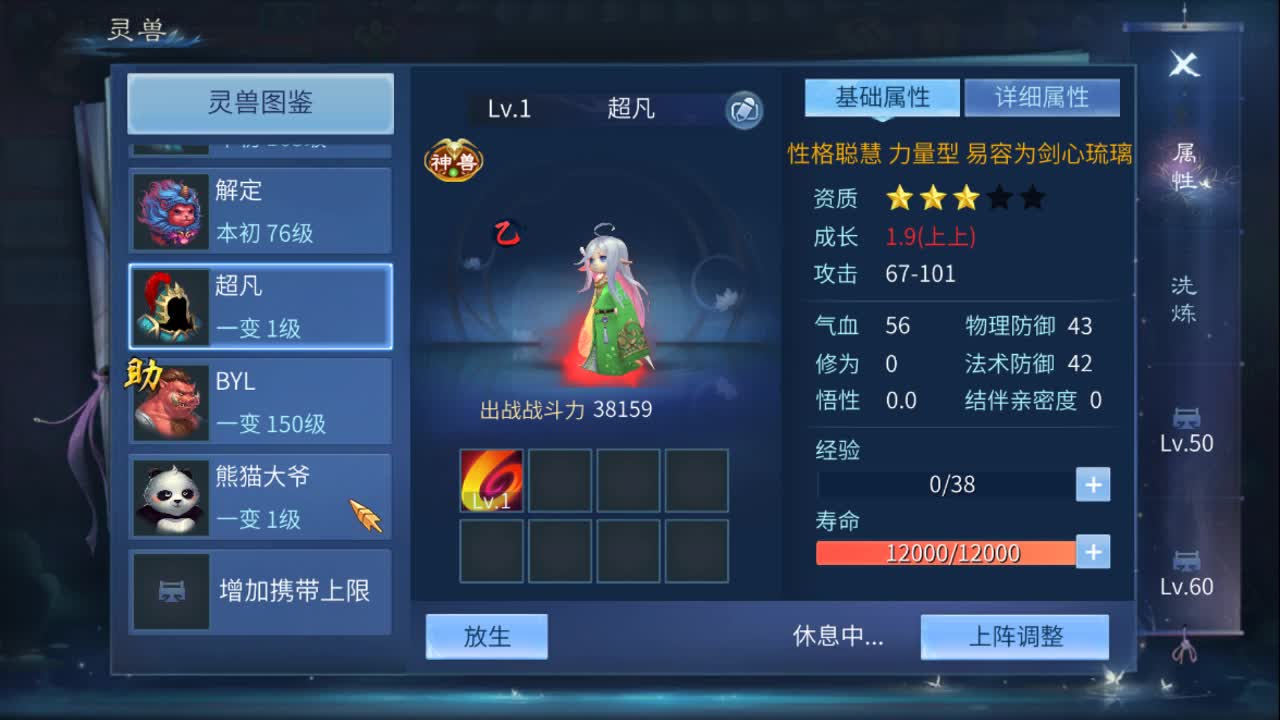Image resolution: width=1280 pixels, height=720 pixels.
Task: Select the pet 熊猫大爷
Action: [x=258, y=495]
